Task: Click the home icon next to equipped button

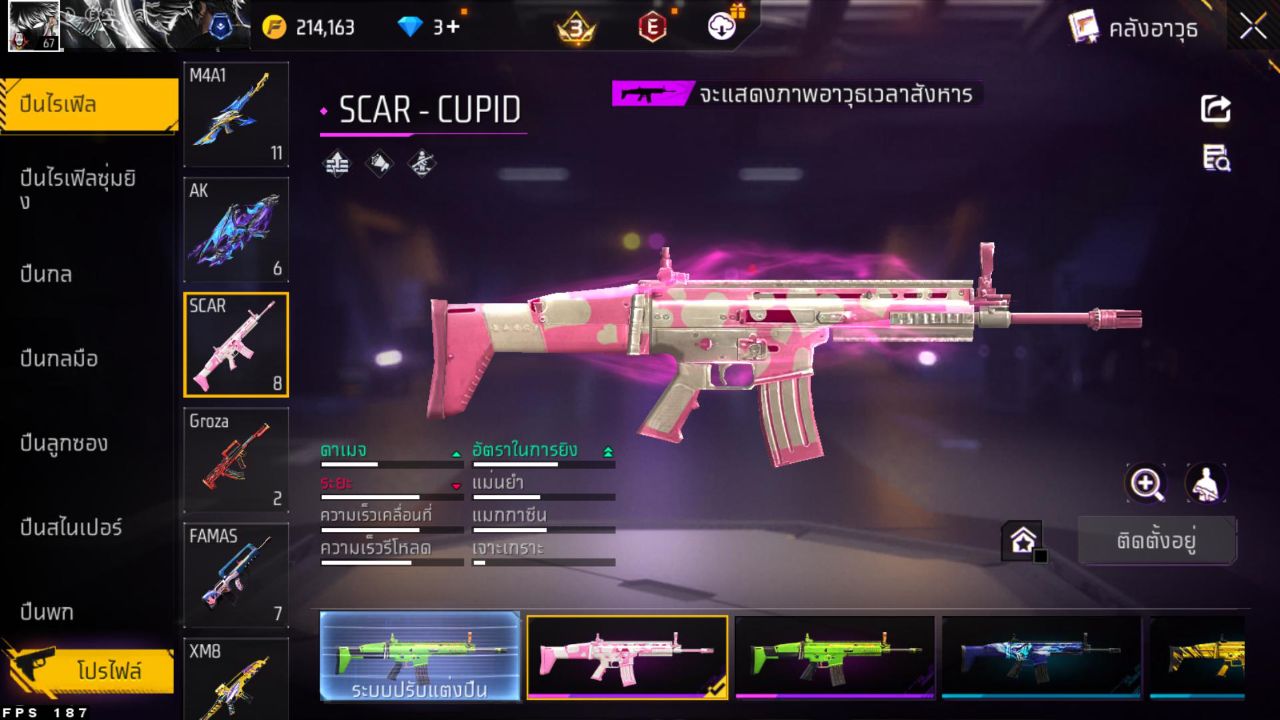Action: click(x=1022, y=539)
